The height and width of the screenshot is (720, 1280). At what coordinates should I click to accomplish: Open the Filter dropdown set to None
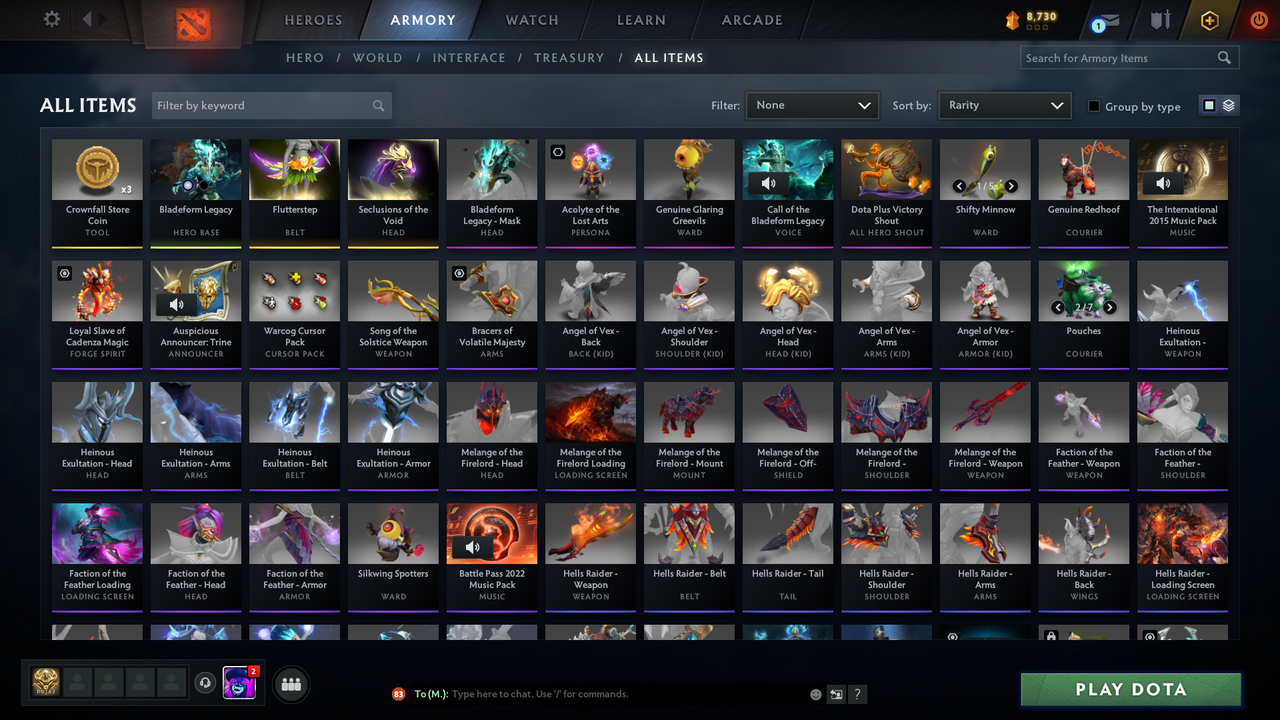coord(811,105)
